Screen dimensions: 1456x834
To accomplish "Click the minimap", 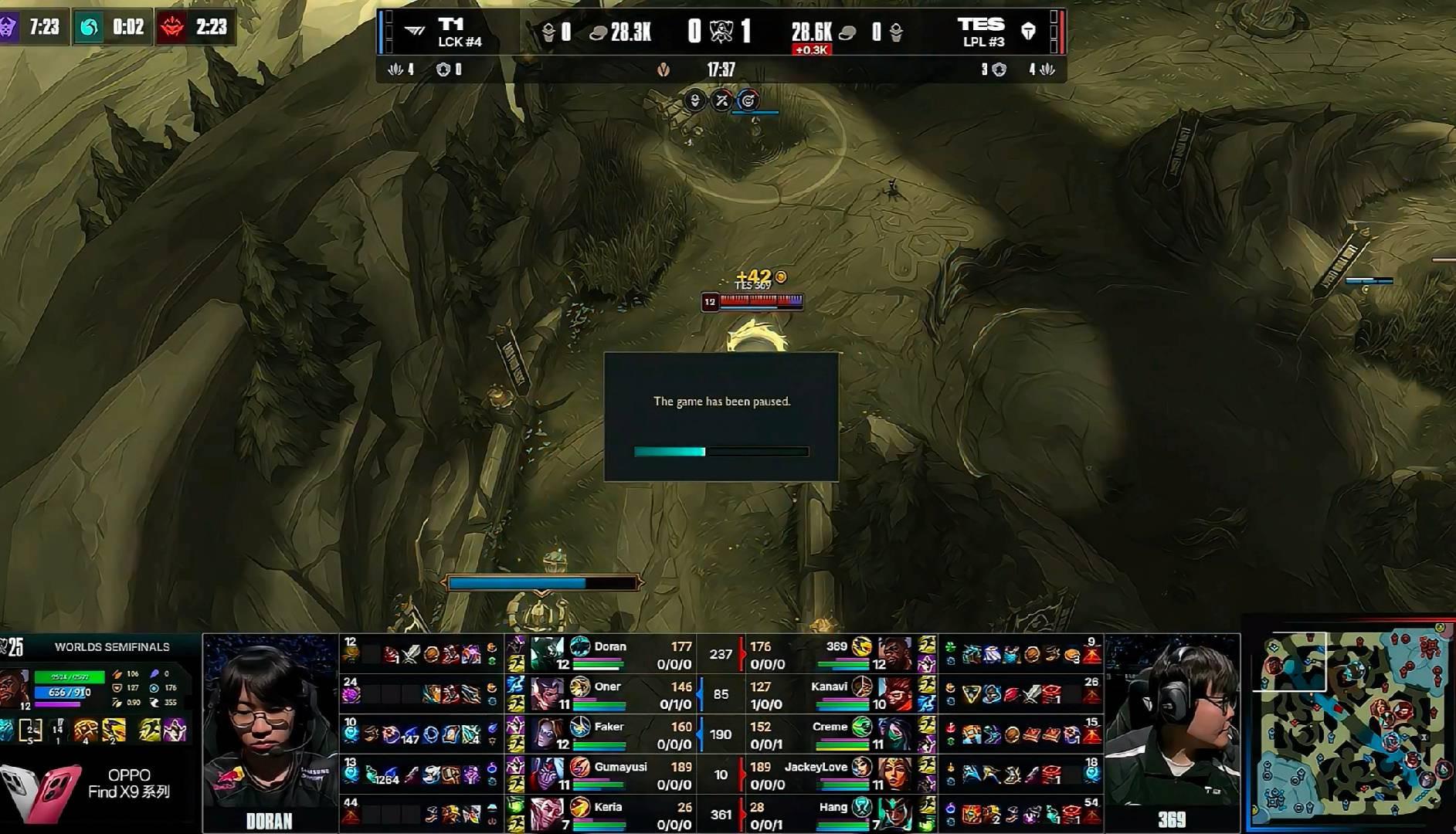I will (1352, 724).
